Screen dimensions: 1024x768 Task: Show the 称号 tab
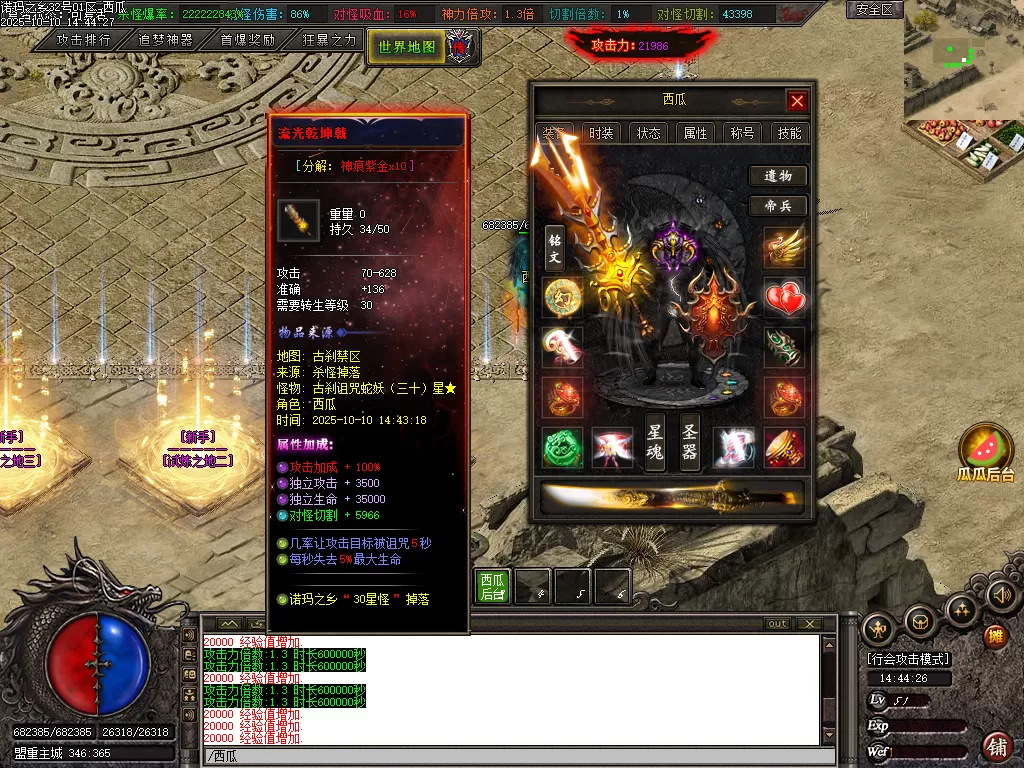pyautogui.click(x=742, y=133)
